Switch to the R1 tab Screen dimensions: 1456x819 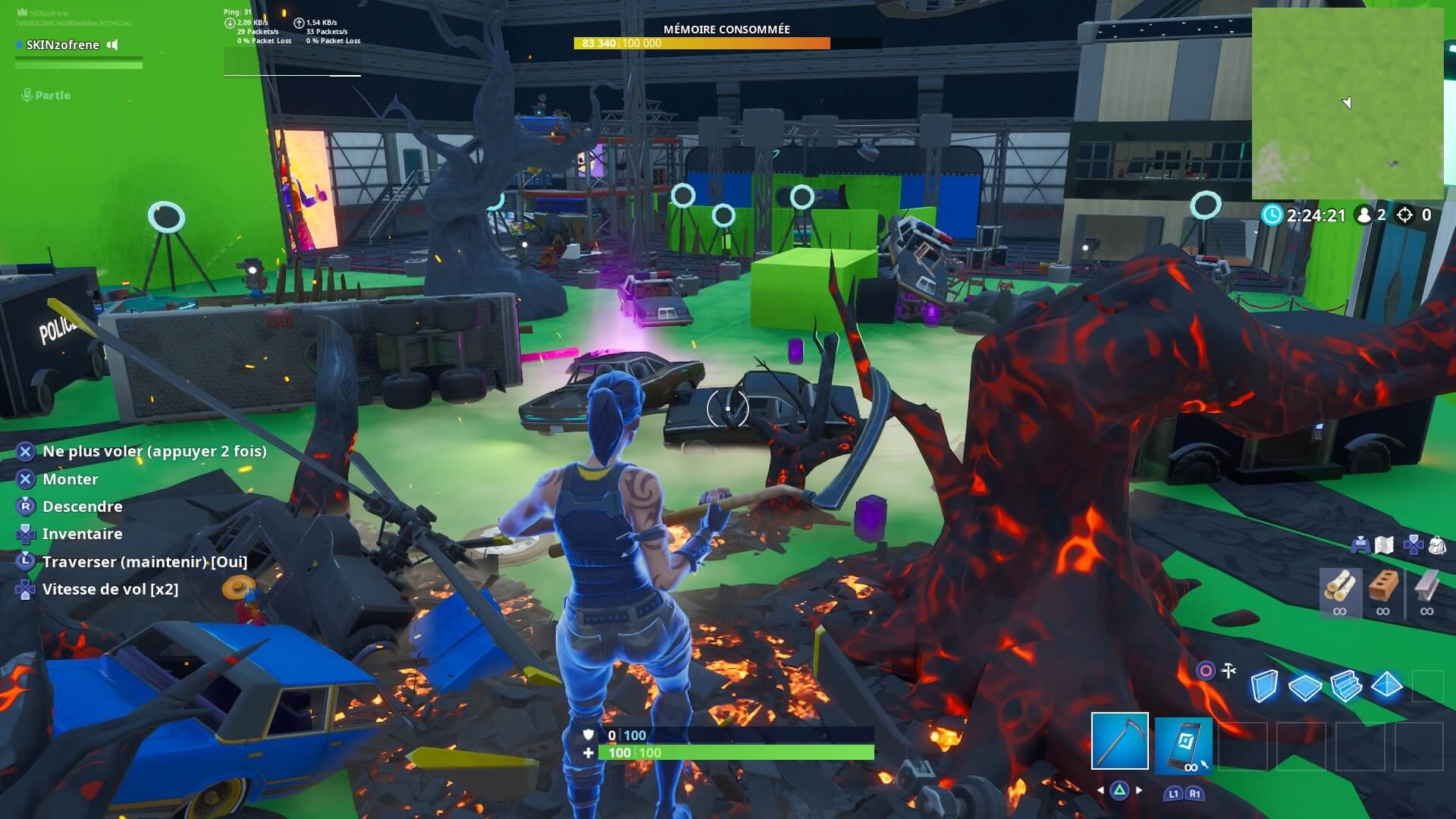pos(1195,793)
